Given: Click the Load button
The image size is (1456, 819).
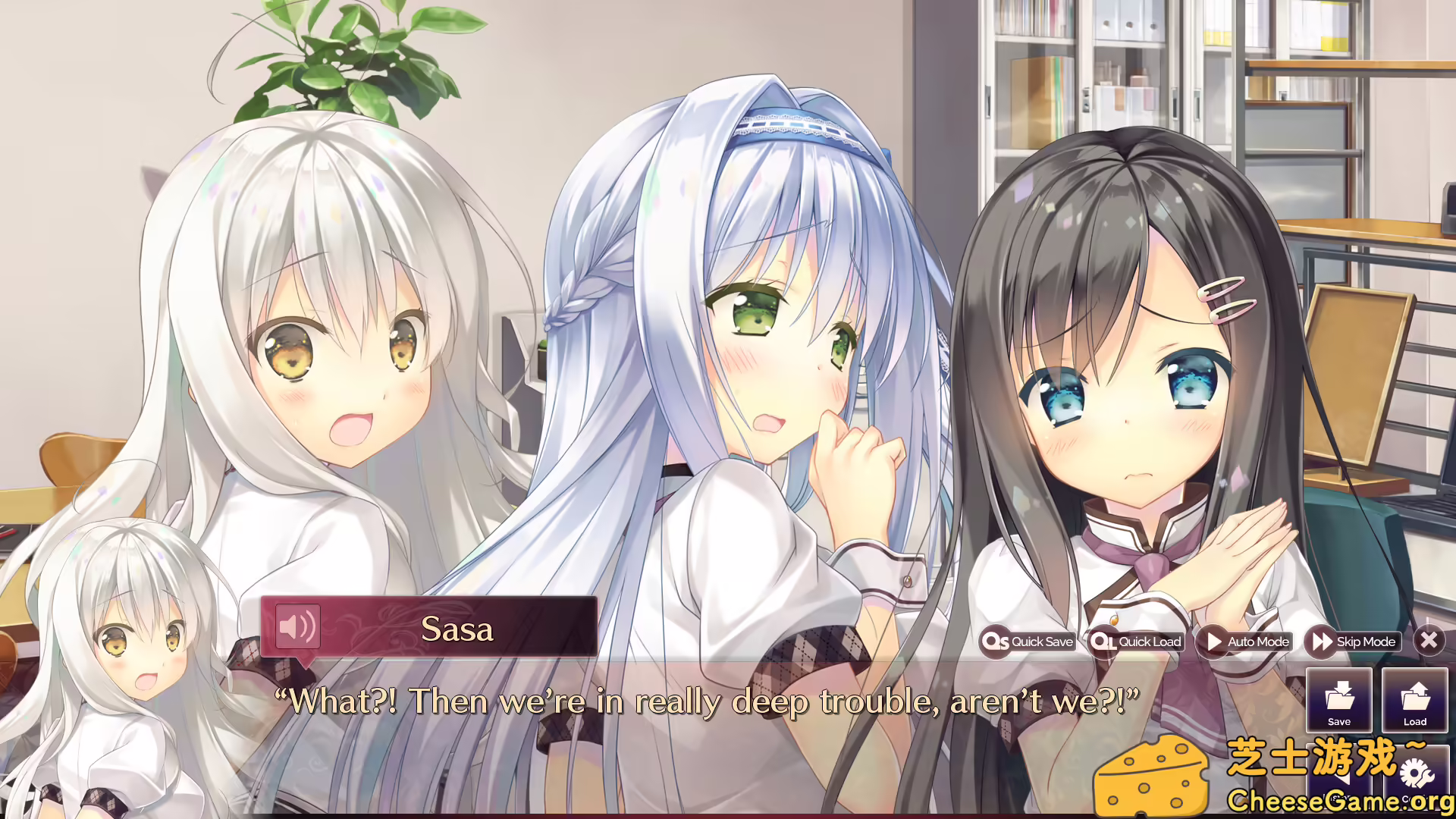Looking at the screenshot, I should [1416, 701].
